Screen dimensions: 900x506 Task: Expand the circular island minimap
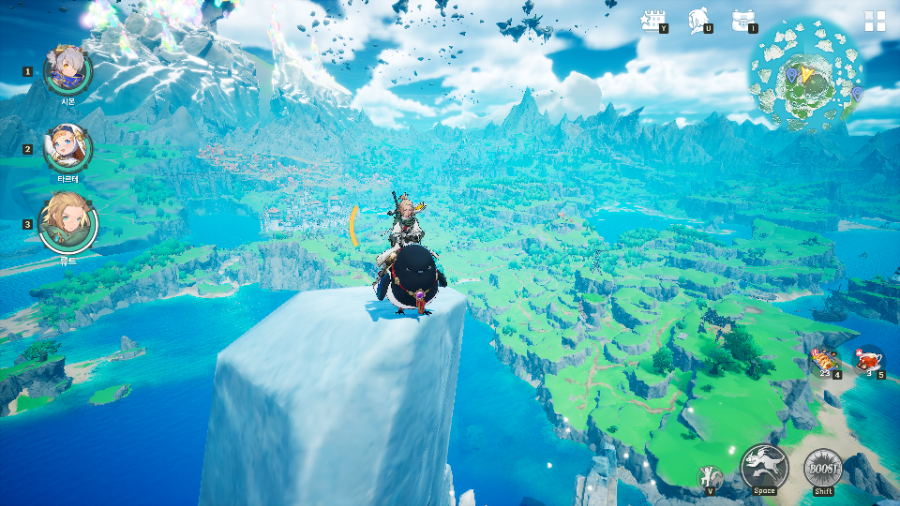[807, 77]
